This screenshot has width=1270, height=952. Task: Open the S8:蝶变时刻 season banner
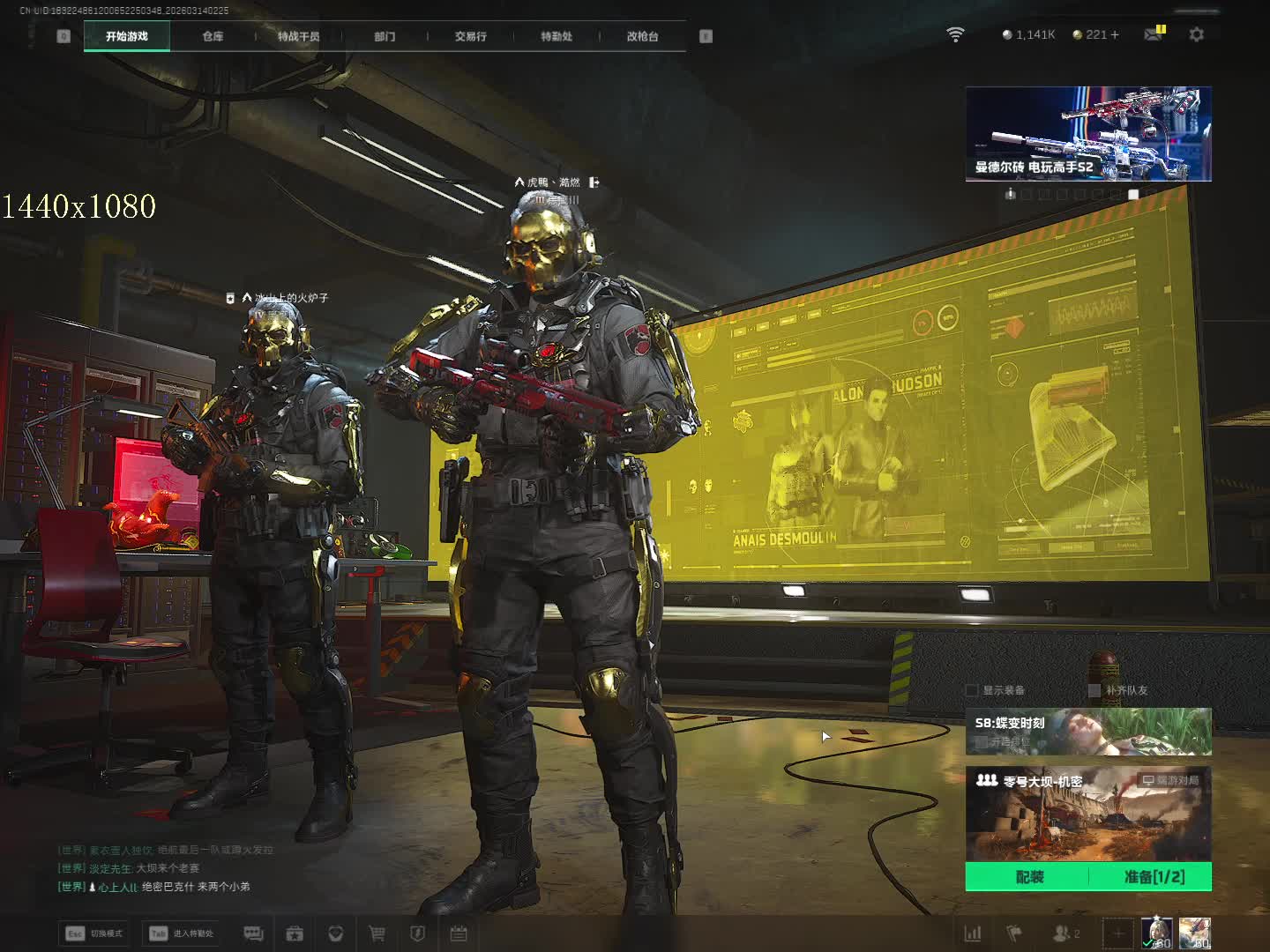1087,732
